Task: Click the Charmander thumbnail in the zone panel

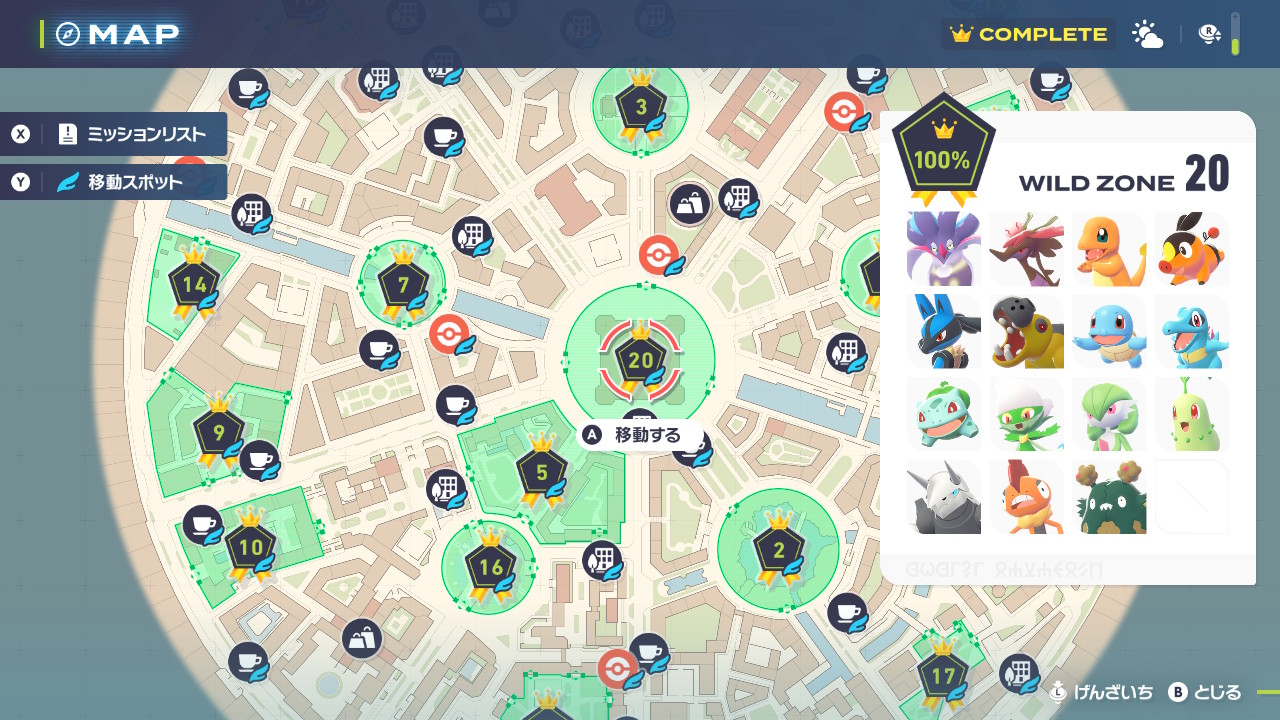Action: click(1108, 249)
